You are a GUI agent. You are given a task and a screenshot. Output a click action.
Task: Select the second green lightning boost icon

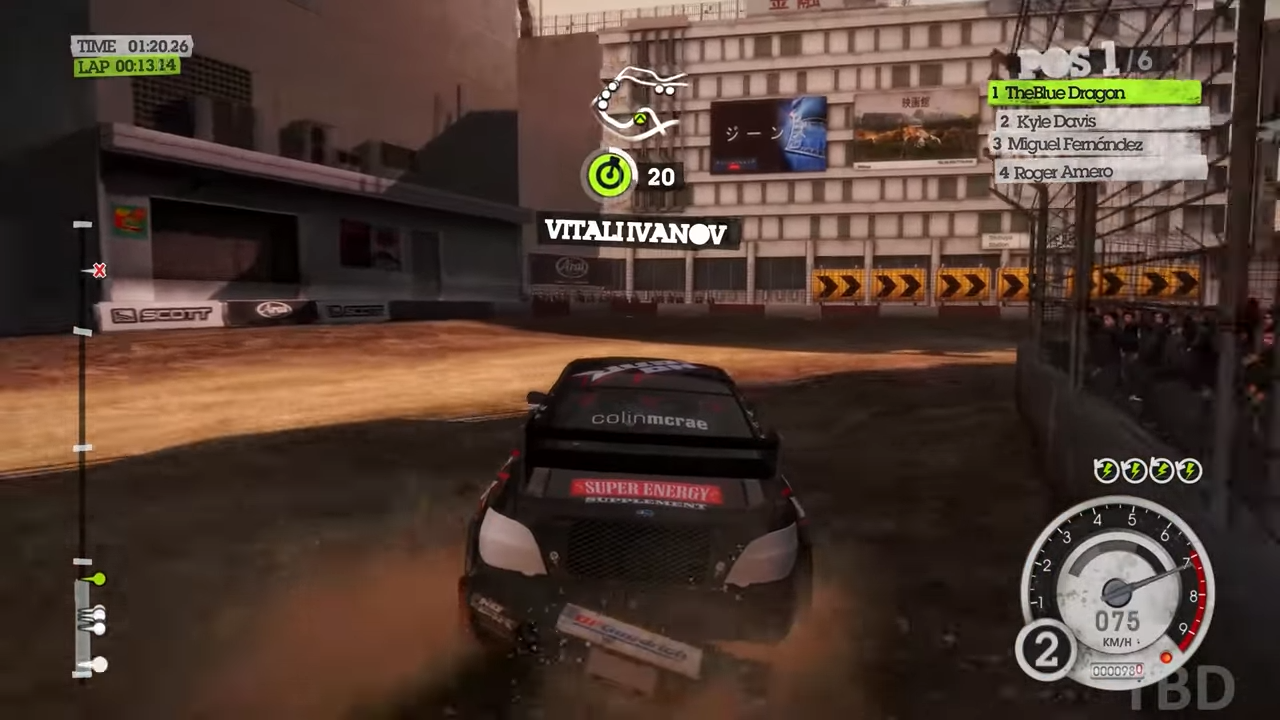pyautogui.click(x=1134, y=470)
